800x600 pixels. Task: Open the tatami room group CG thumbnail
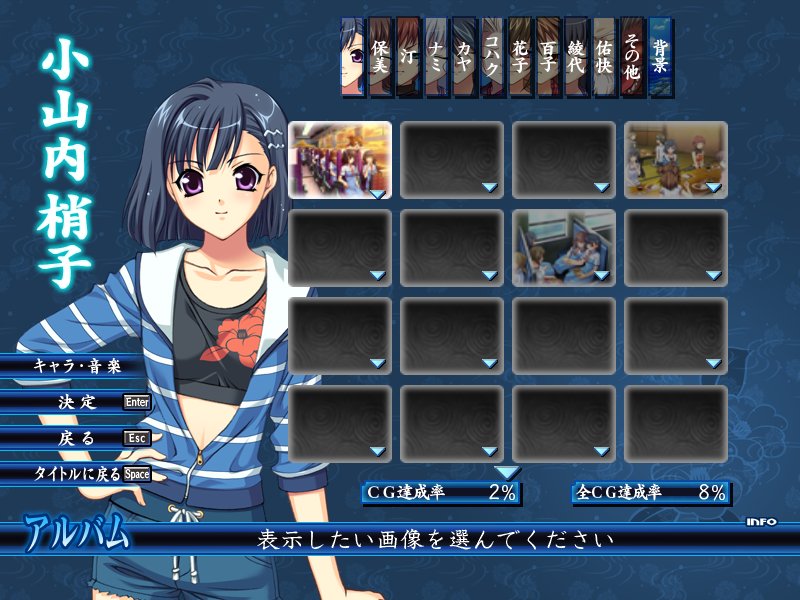click(676, 159)
